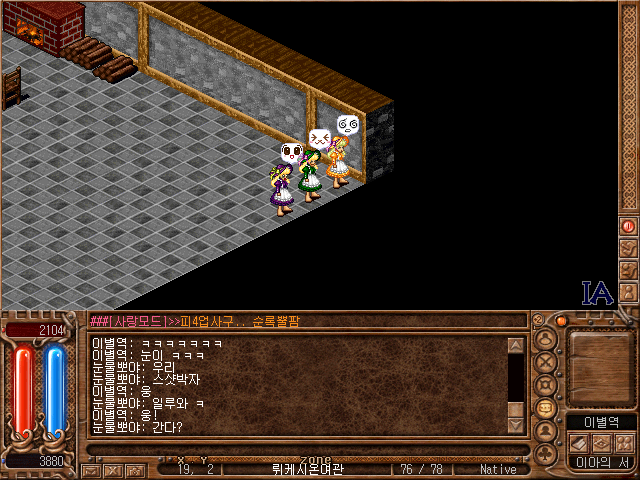Click the small X button beside the envelope
This screenshot has height=480, width=640.
pyautogui.click(x=111, y=469)
